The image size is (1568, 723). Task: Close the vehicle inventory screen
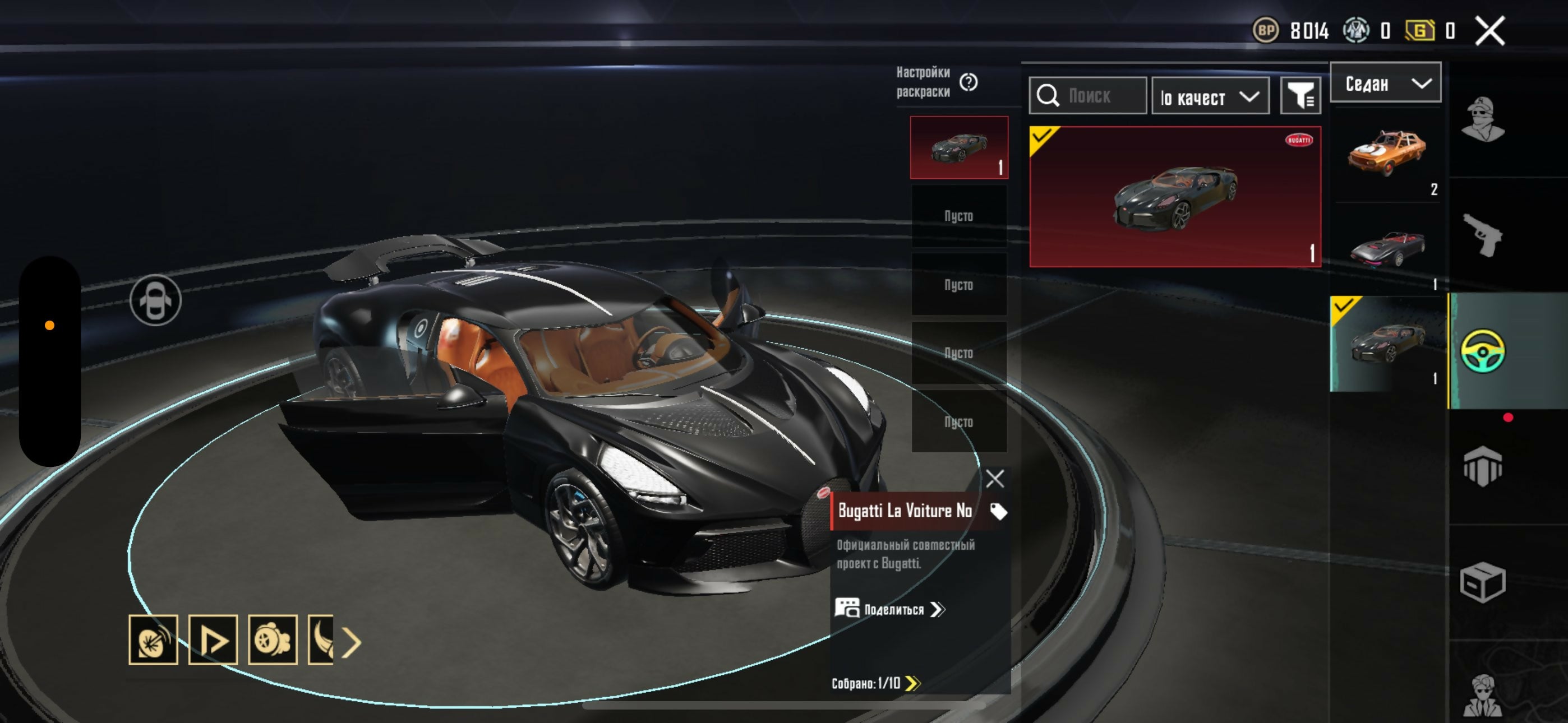1489,30
